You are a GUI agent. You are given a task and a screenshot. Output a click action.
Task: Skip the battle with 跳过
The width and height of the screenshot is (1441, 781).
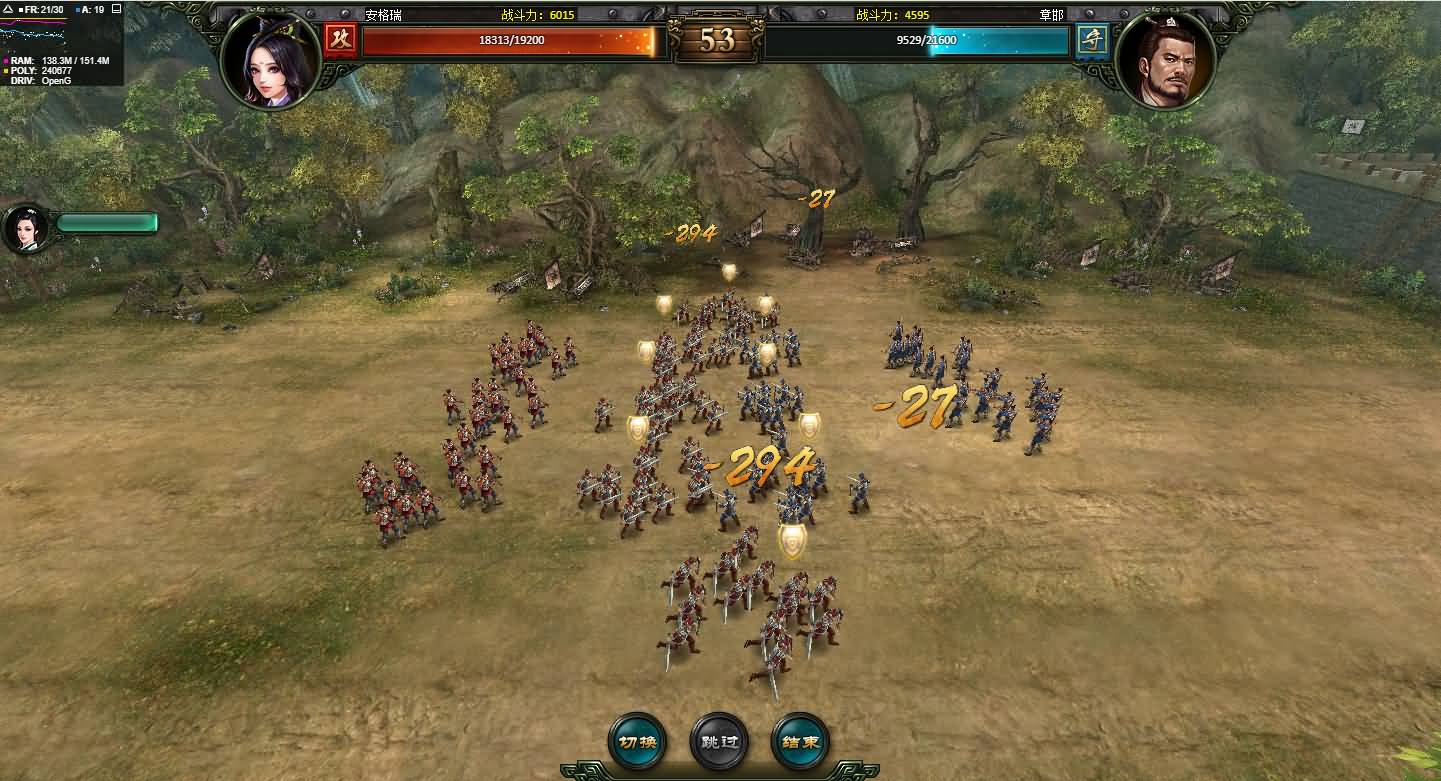tap(719, 742)
